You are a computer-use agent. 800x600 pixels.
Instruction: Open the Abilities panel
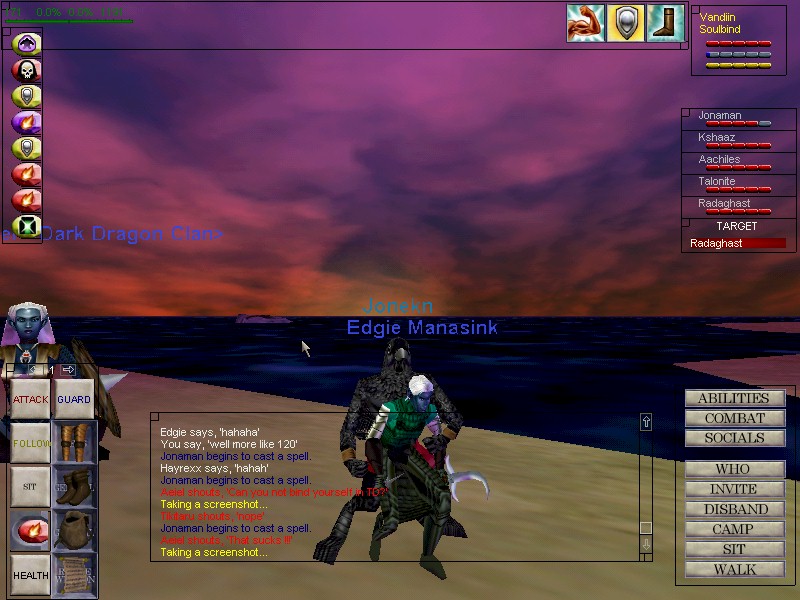734,398
